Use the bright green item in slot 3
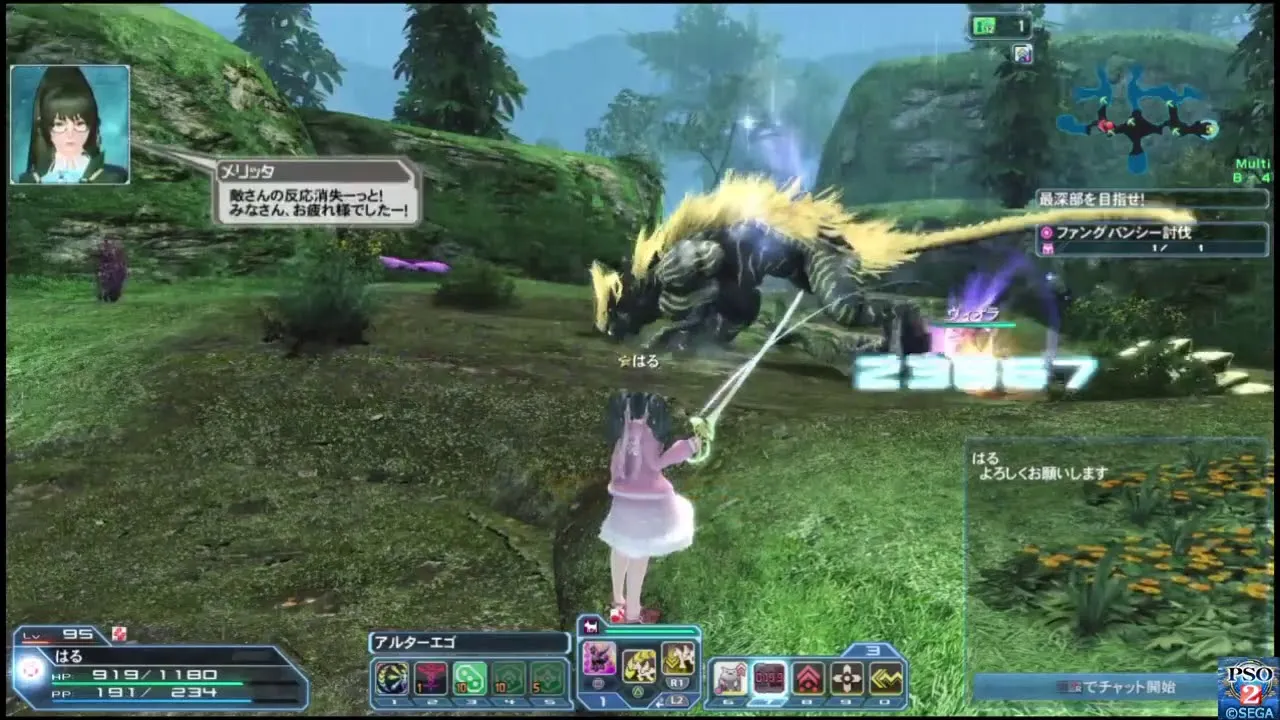1280x720 pixels. (469, 679)
